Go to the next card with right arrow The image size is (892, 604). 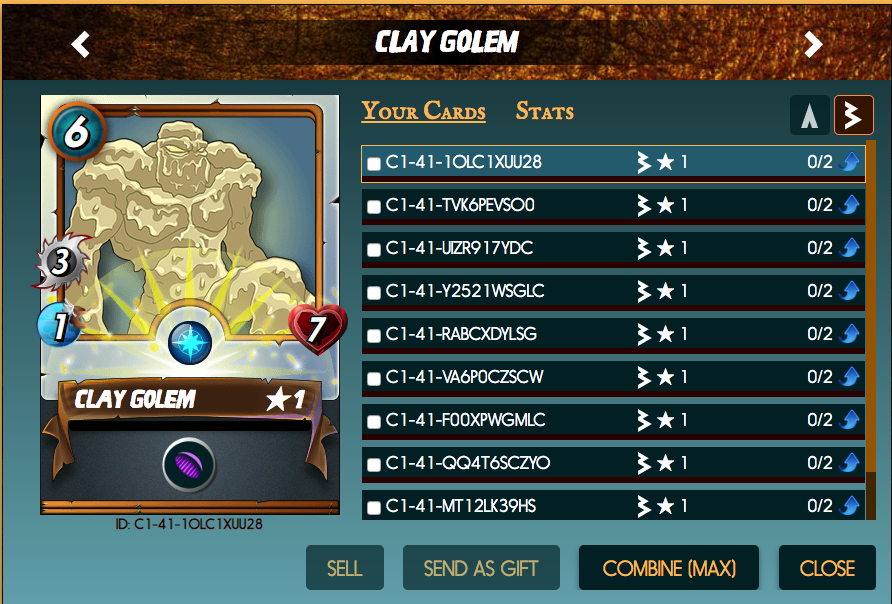(814, 44)
